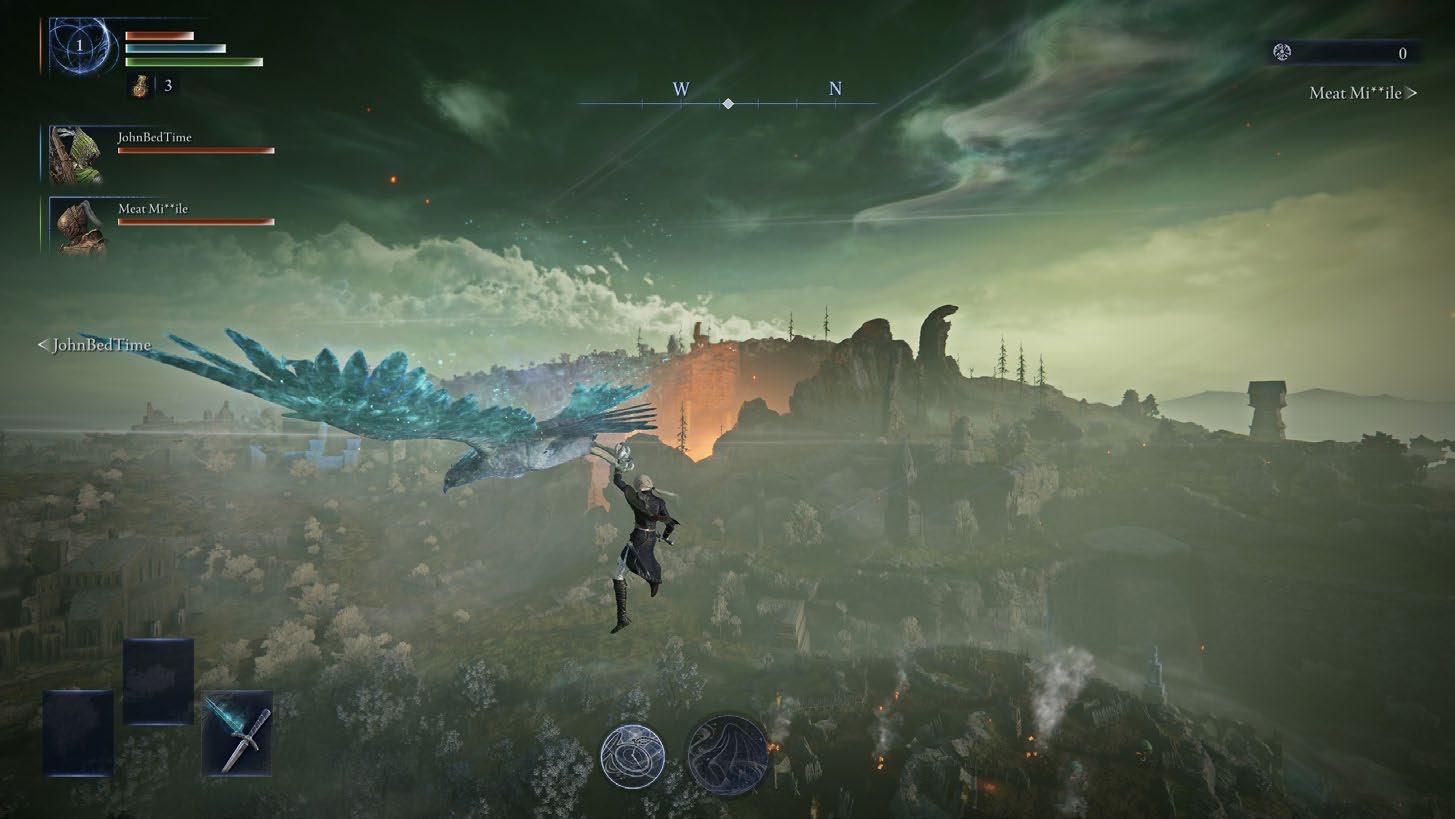Click the character level emblem
The height and width of the screenshot is (819, 1455).
[80, 46]
